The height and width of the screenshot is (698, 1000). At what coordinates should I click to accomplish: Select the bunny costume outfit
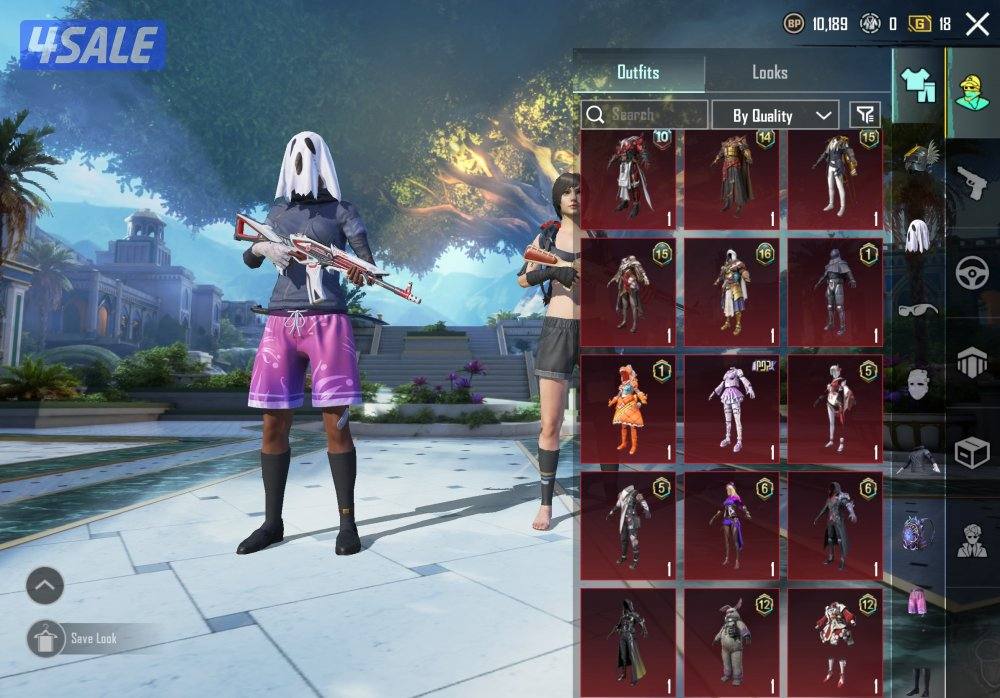(732, 641)
